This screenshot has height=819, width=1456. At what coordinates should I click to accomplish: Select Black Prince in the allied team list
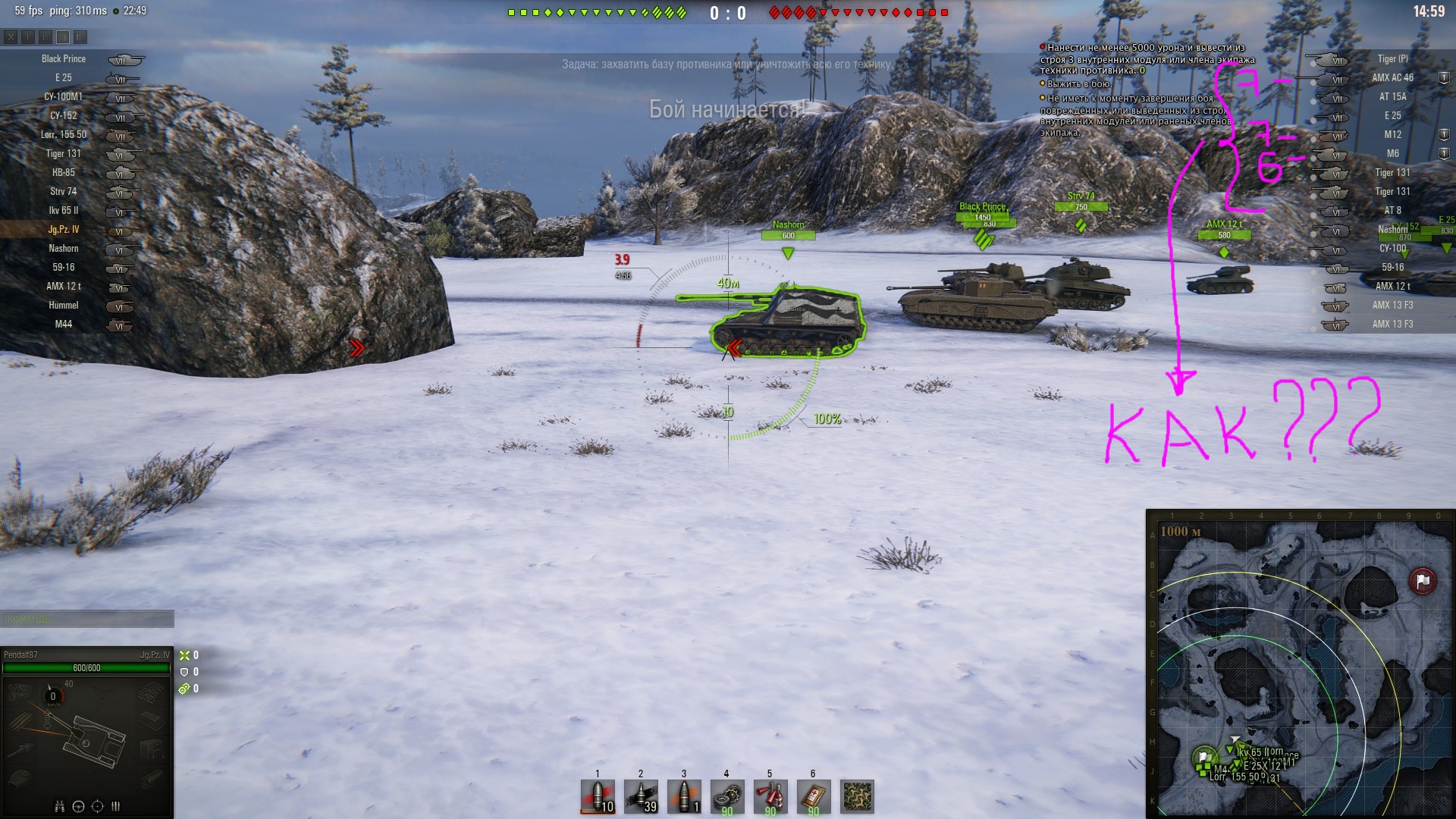pos(64,59)
